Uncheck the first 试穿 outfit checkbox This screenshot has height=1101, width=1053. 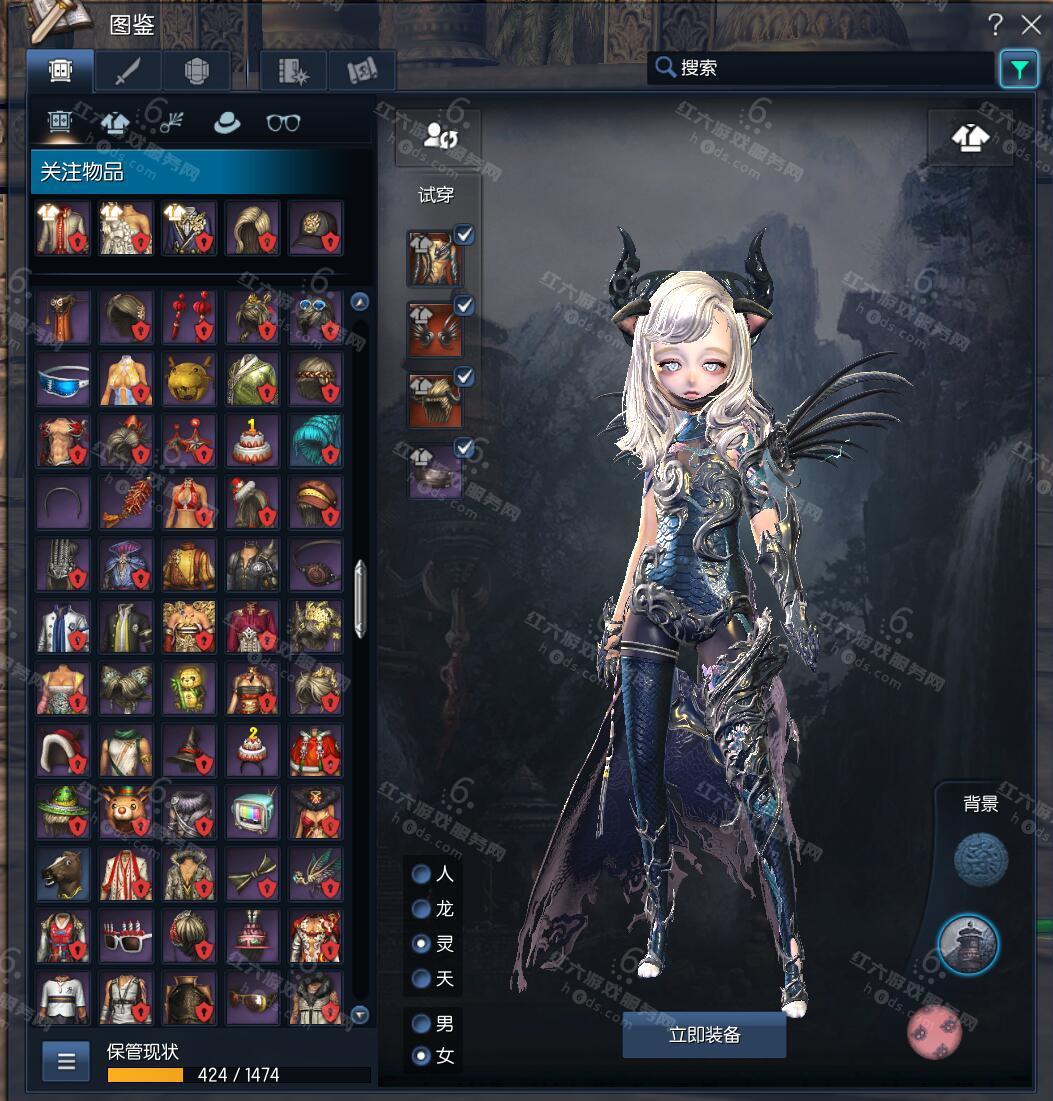pos(464,235)
